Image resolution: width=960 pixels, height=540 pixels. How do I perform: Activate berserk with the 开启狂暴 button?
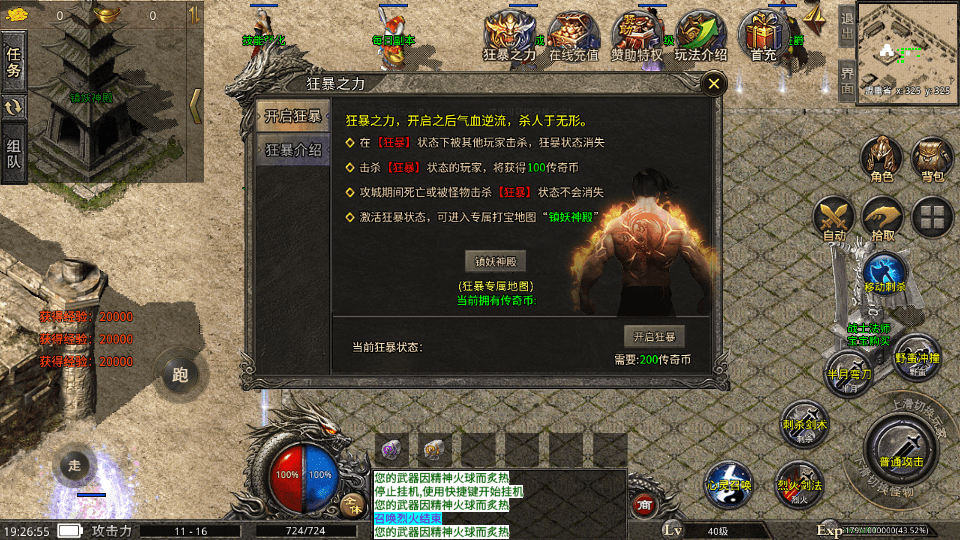(655, 336)
